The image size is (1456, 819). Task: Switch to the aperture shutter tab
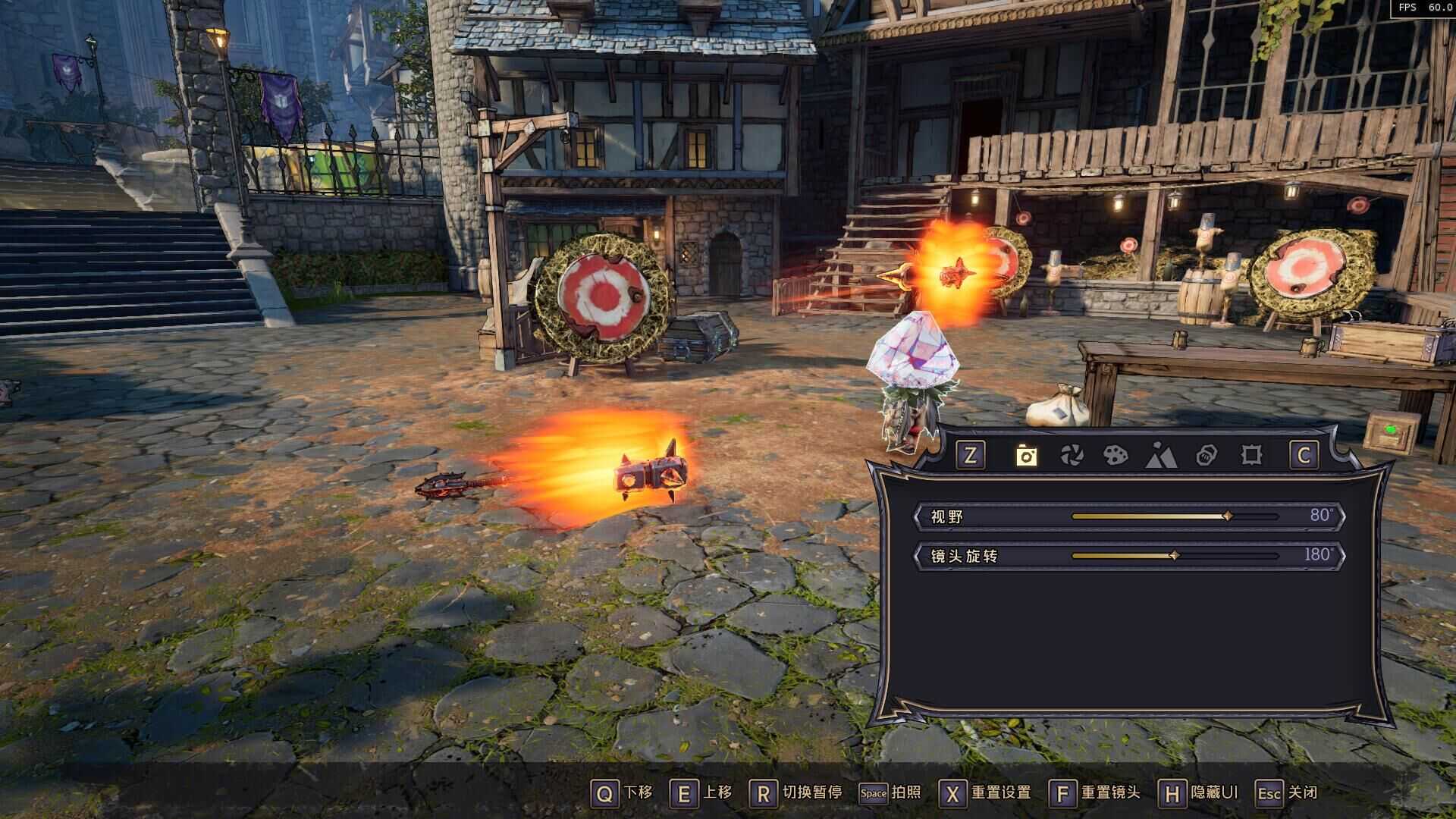point(1072,455)
